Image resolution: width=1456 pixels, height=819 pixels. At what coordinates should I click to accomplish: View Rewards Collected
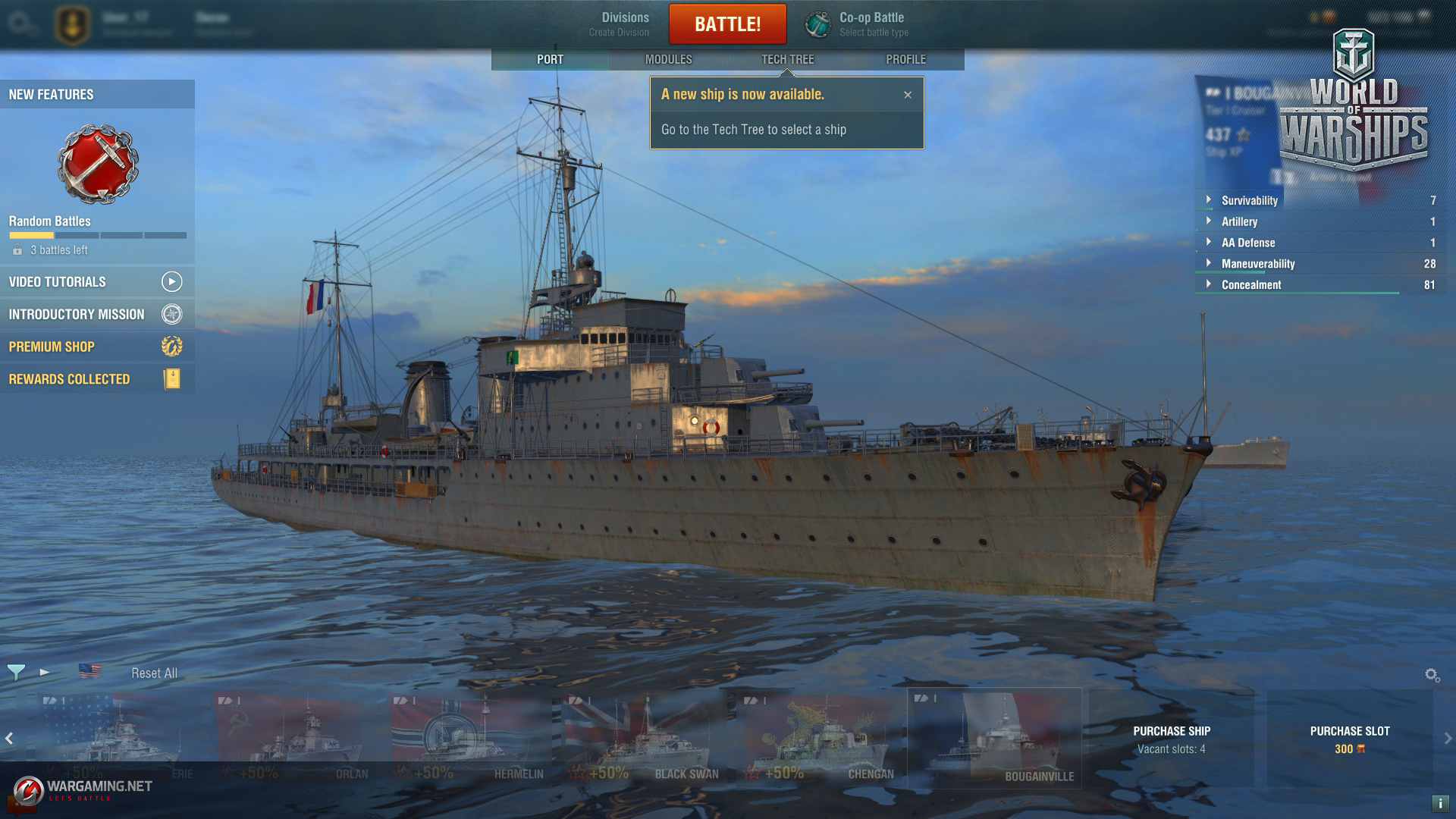pos(96,379)
